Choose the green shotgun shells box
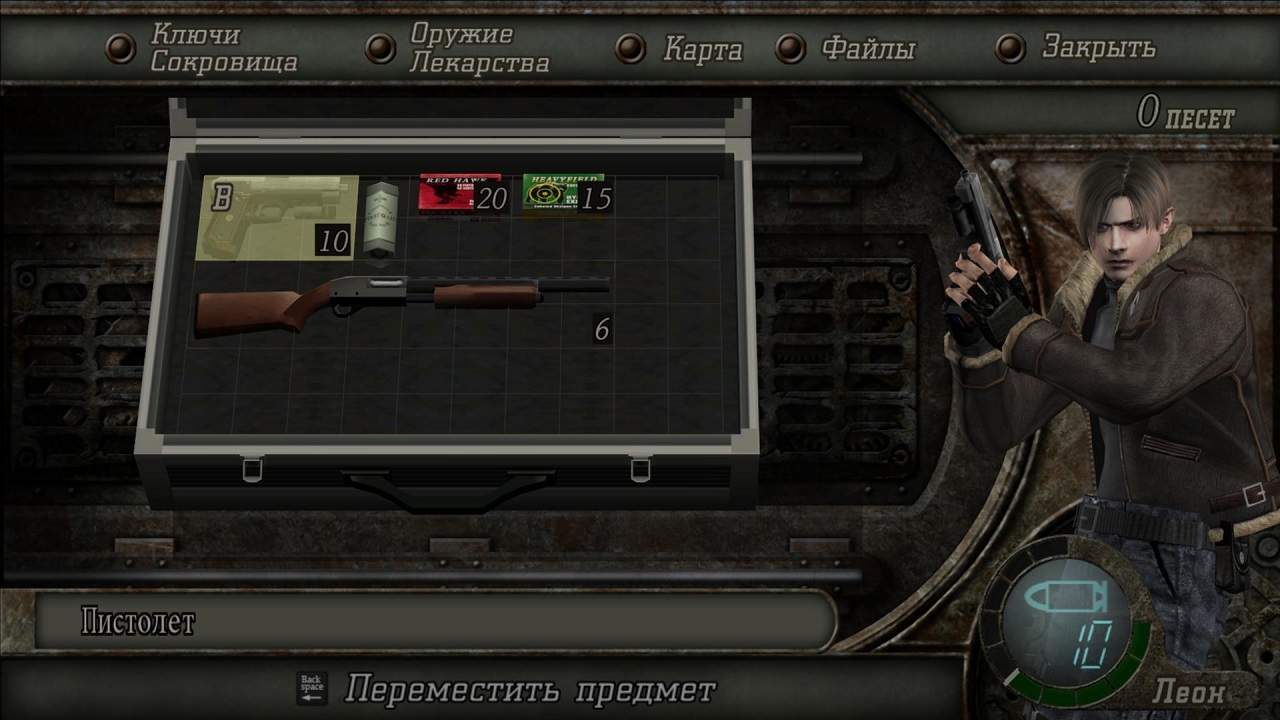This screenshot has height=720, width=1280. tap(562, 194)
